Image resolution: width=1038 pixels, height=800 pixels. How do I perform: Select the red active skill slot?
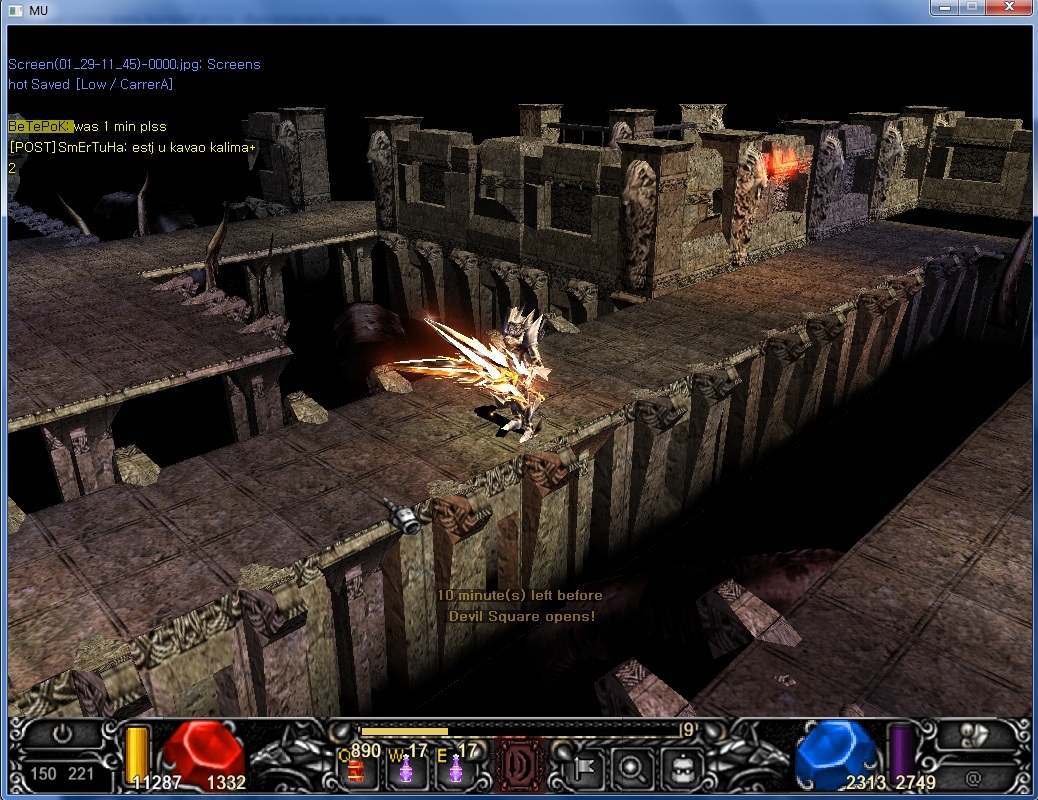click(521, 765)
